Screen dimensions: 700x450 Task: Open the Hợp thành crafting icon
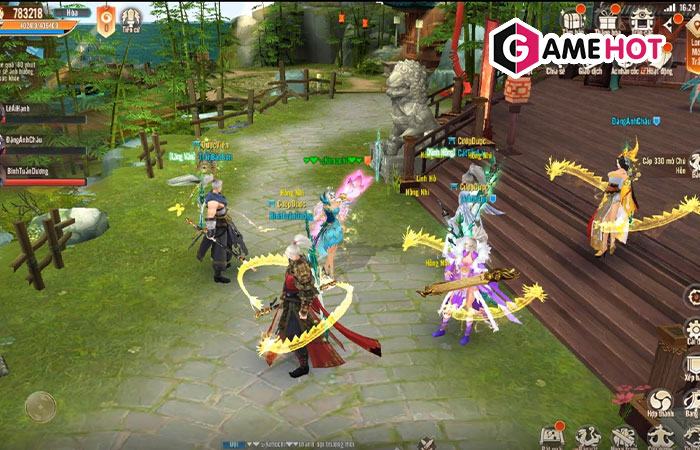coord(660,403)
